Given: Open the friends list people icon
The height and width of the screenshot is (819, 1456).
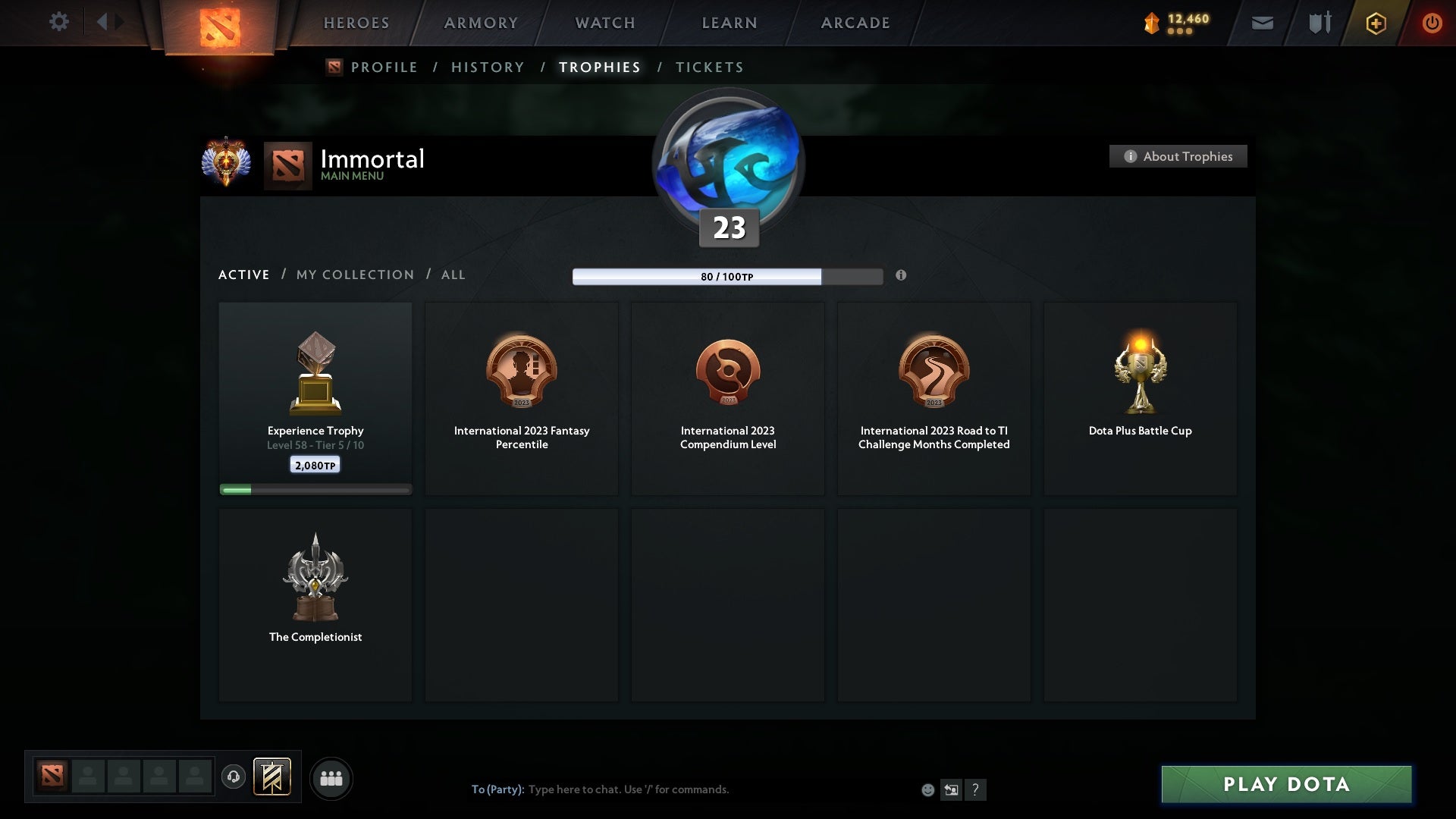Looking at the screenshot, I should pyautogui.click(x=331, y=778).
